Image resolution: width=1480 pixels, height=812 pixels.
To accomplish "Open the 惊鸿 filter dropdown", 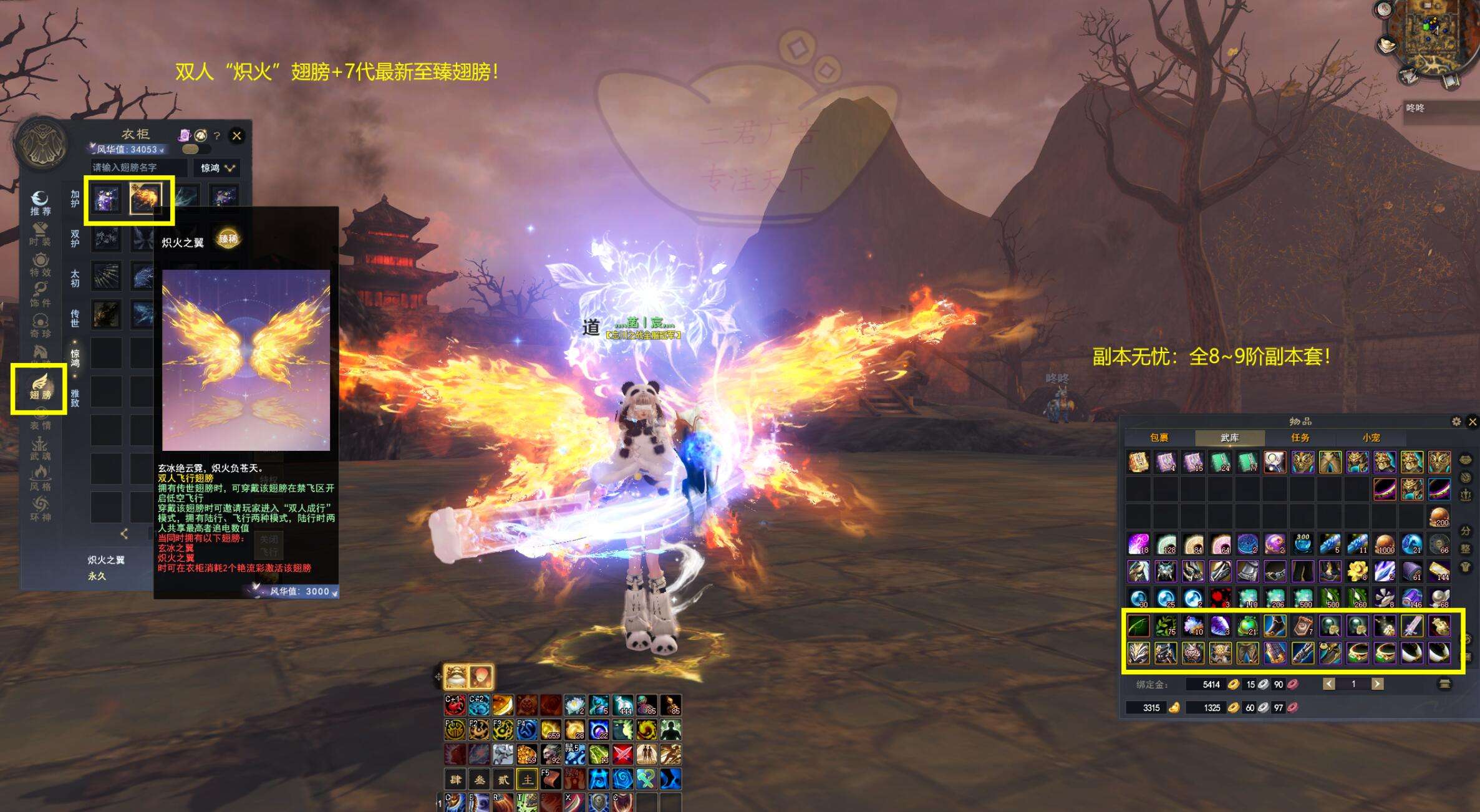I will click(x=216, y=168).
